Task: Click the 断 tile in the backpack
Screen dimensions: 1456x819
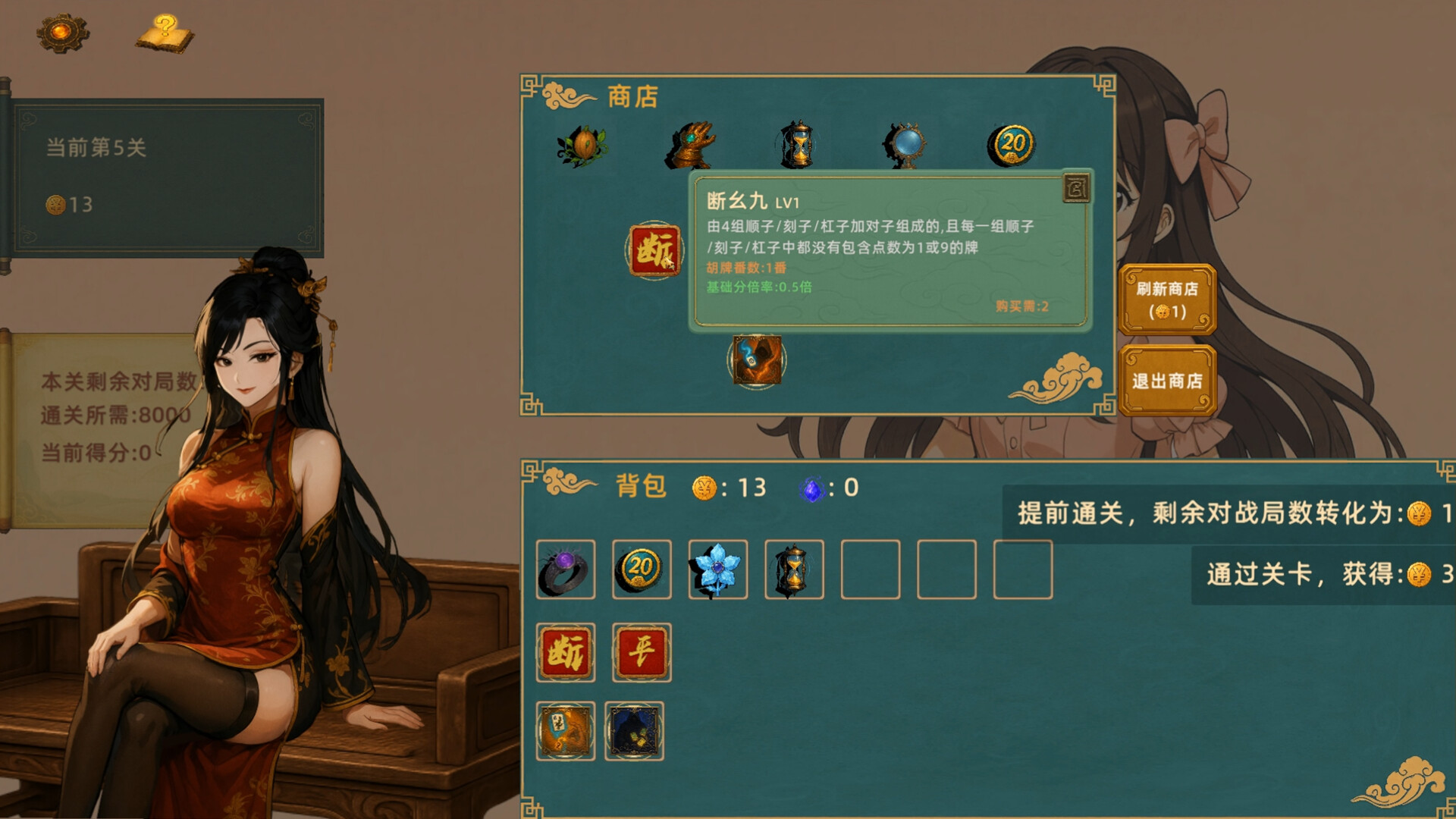Action: coord(565,651)
